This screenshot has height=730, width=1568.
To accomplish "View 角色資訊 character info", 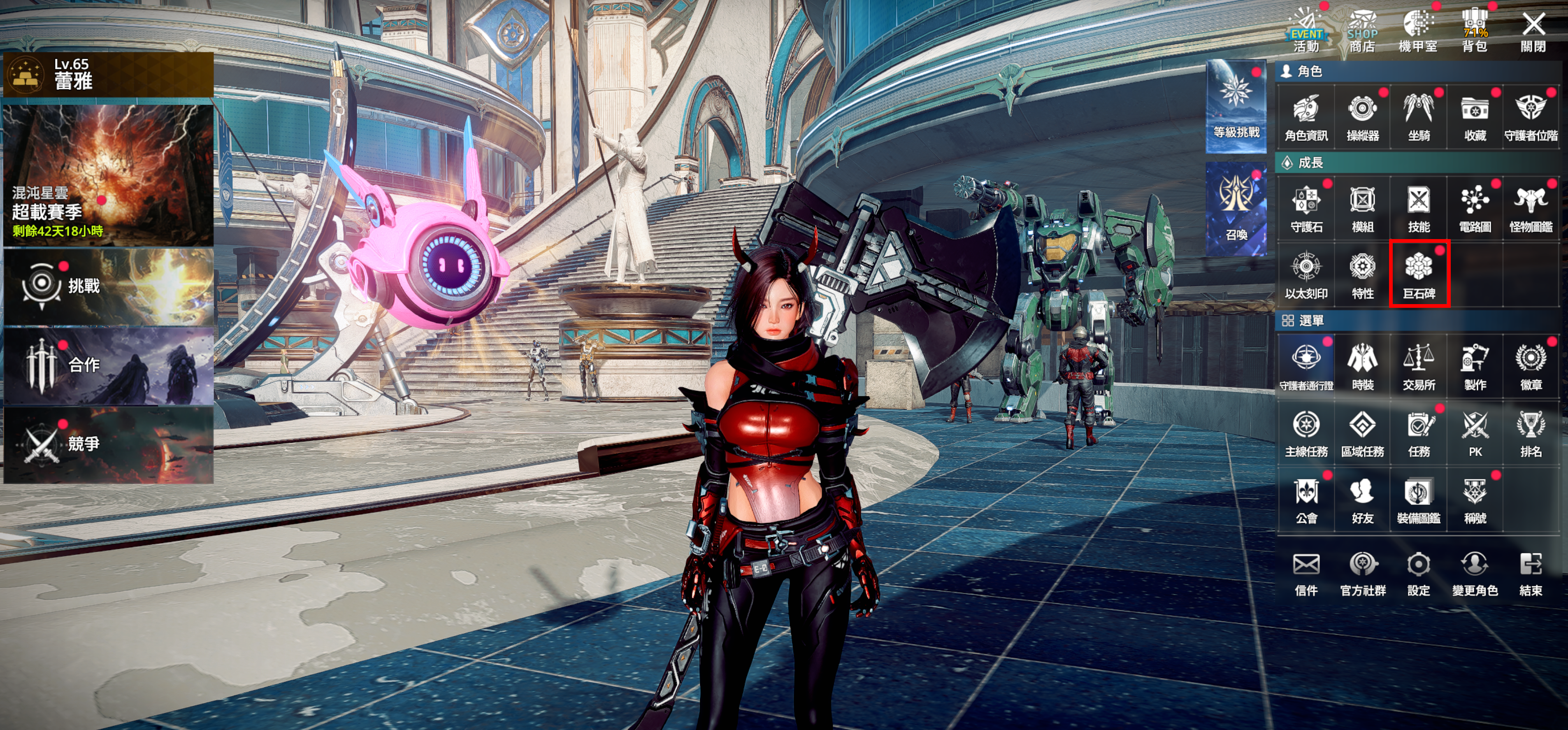I will pyautogui.click(x=1306, y=117).
